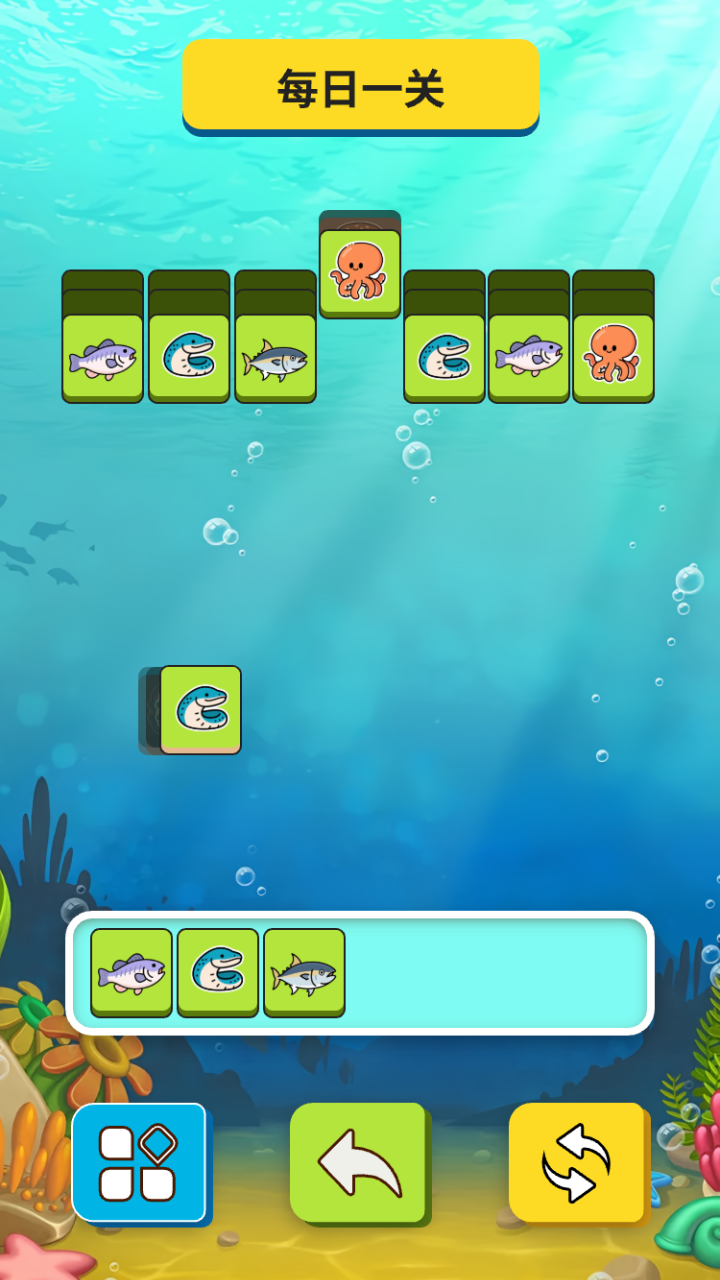Select the lone eel tile apart from the row
The image size is (720, 1280).
200,709
